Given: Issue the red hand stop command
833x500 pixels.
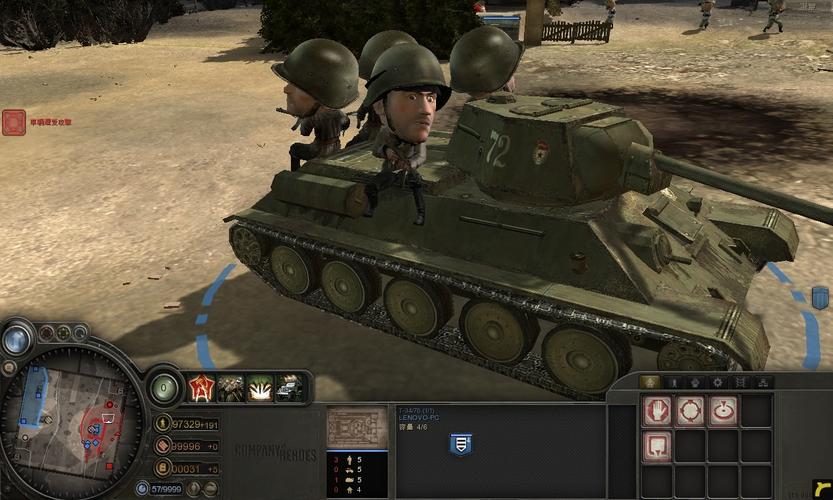Looking at the screenshot, I should pos(656,410).
